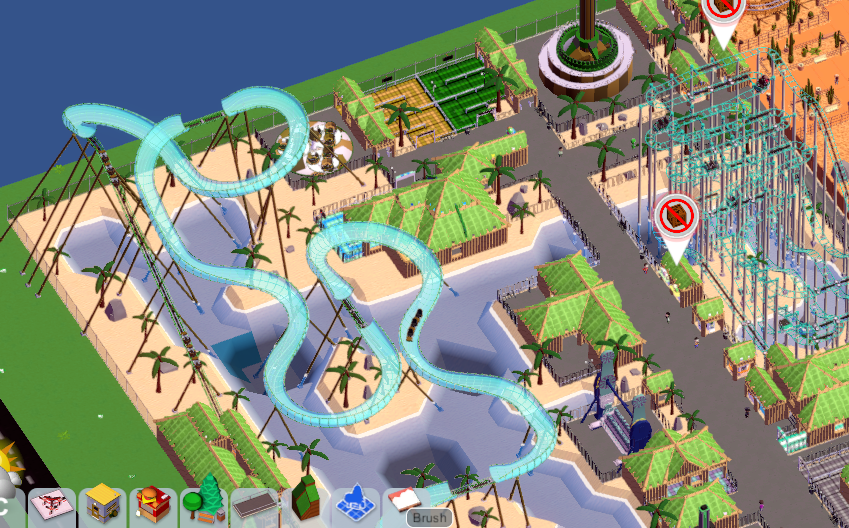849x528 pixels.
Task: Open the rides menu with the pink track icon
Action: (51, 506)
